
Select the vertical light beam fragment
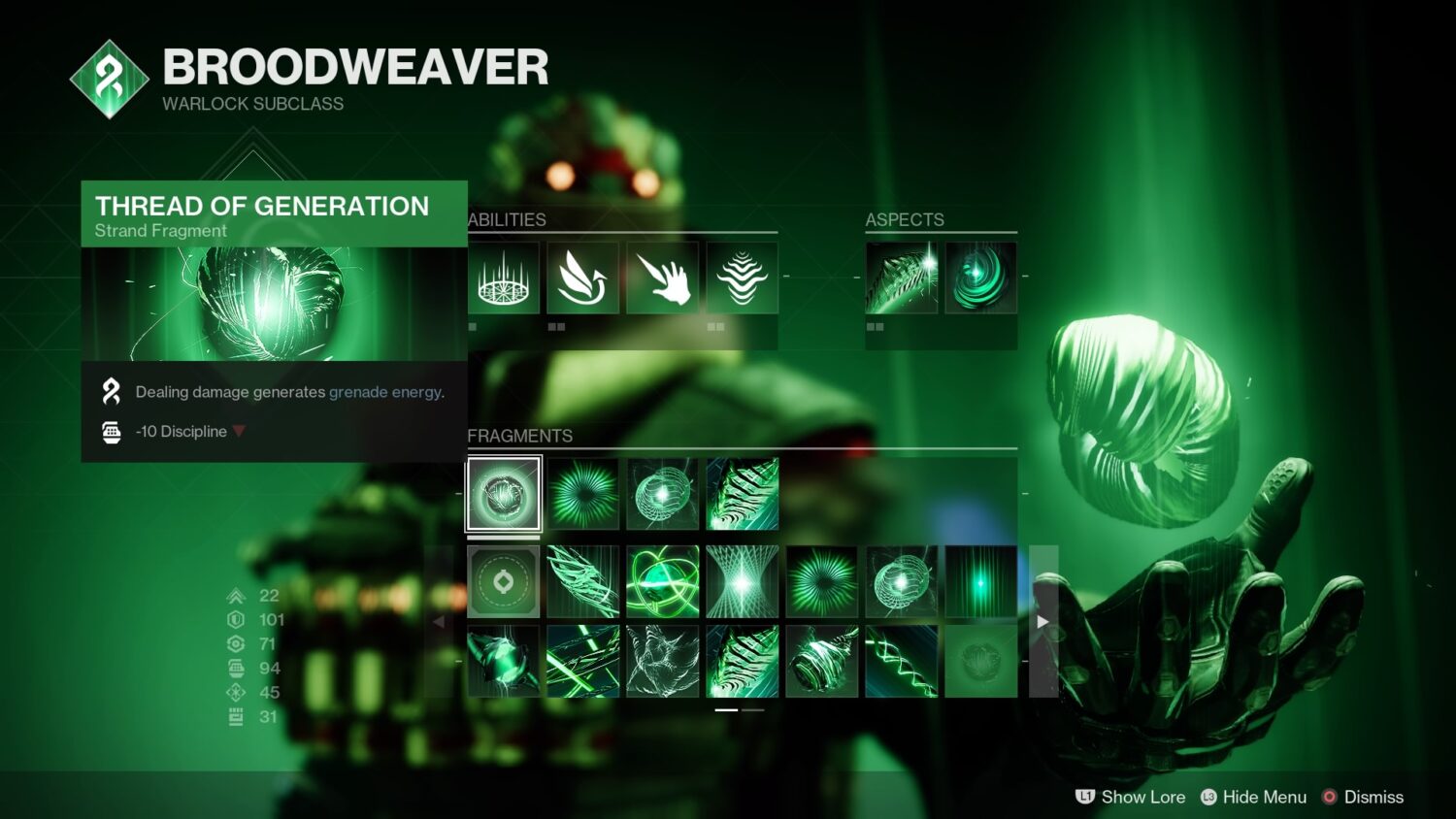980,581
